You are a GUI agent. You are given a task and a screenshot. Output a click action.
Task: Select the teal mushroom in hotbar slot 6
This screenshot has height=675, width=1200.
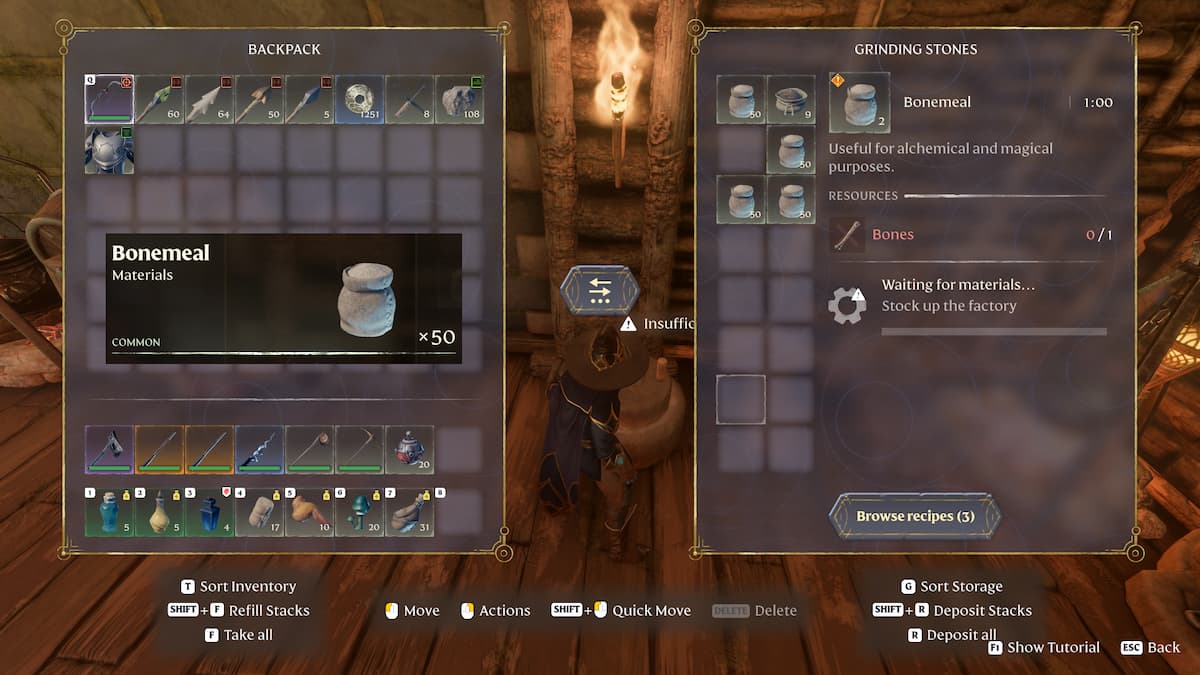pos(359,512)
